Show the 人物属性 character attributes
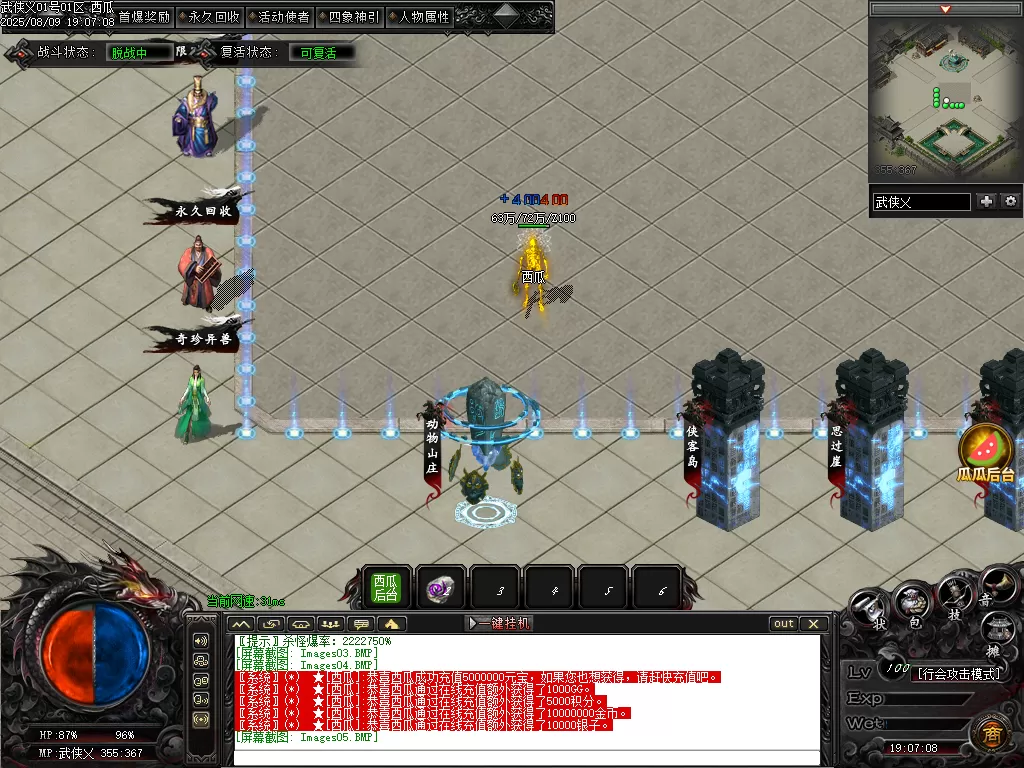1024x768 pixels. 423,17
